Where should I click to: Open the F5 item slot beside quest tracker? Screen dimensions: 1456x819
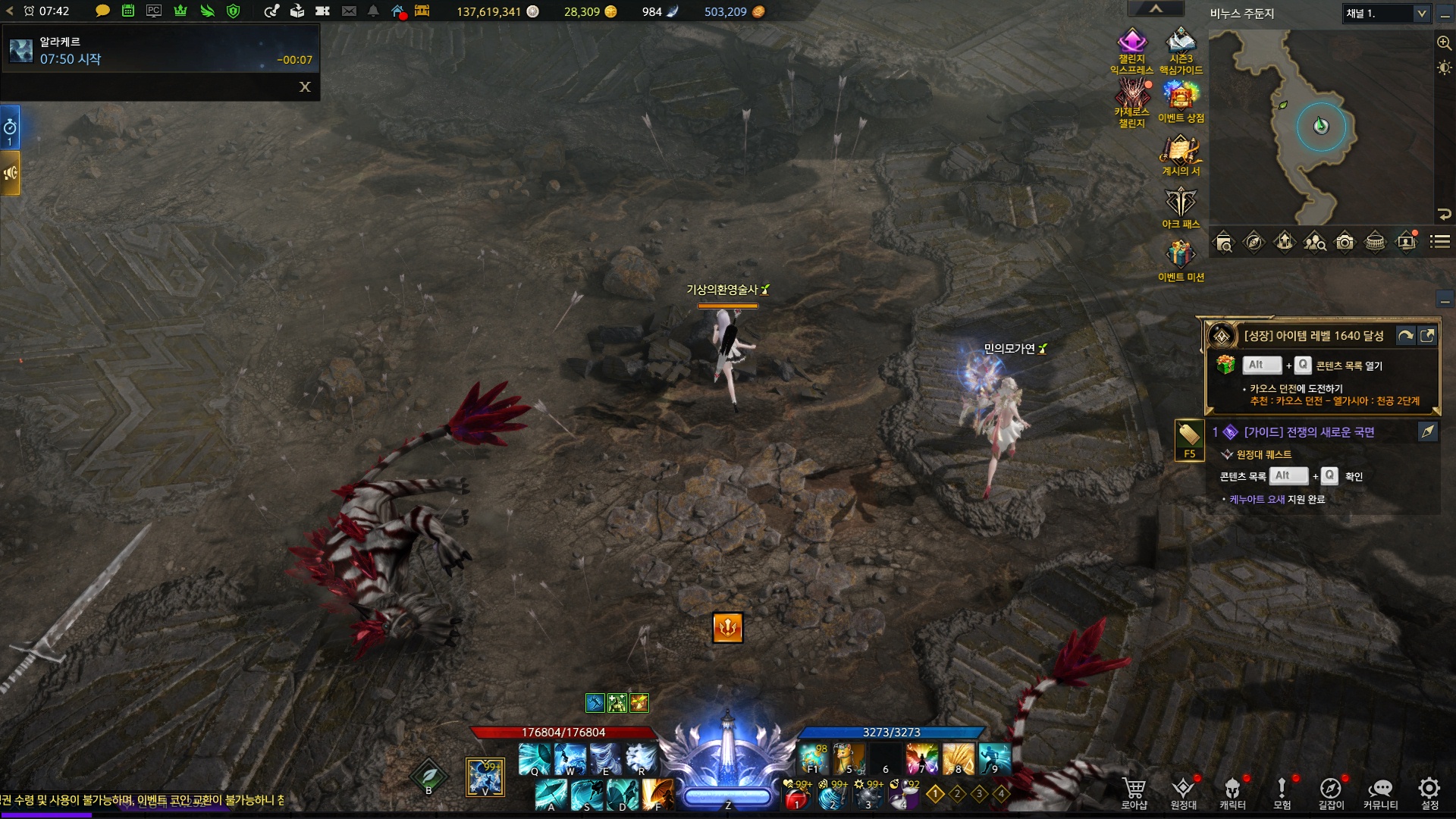click(1189, 438)
